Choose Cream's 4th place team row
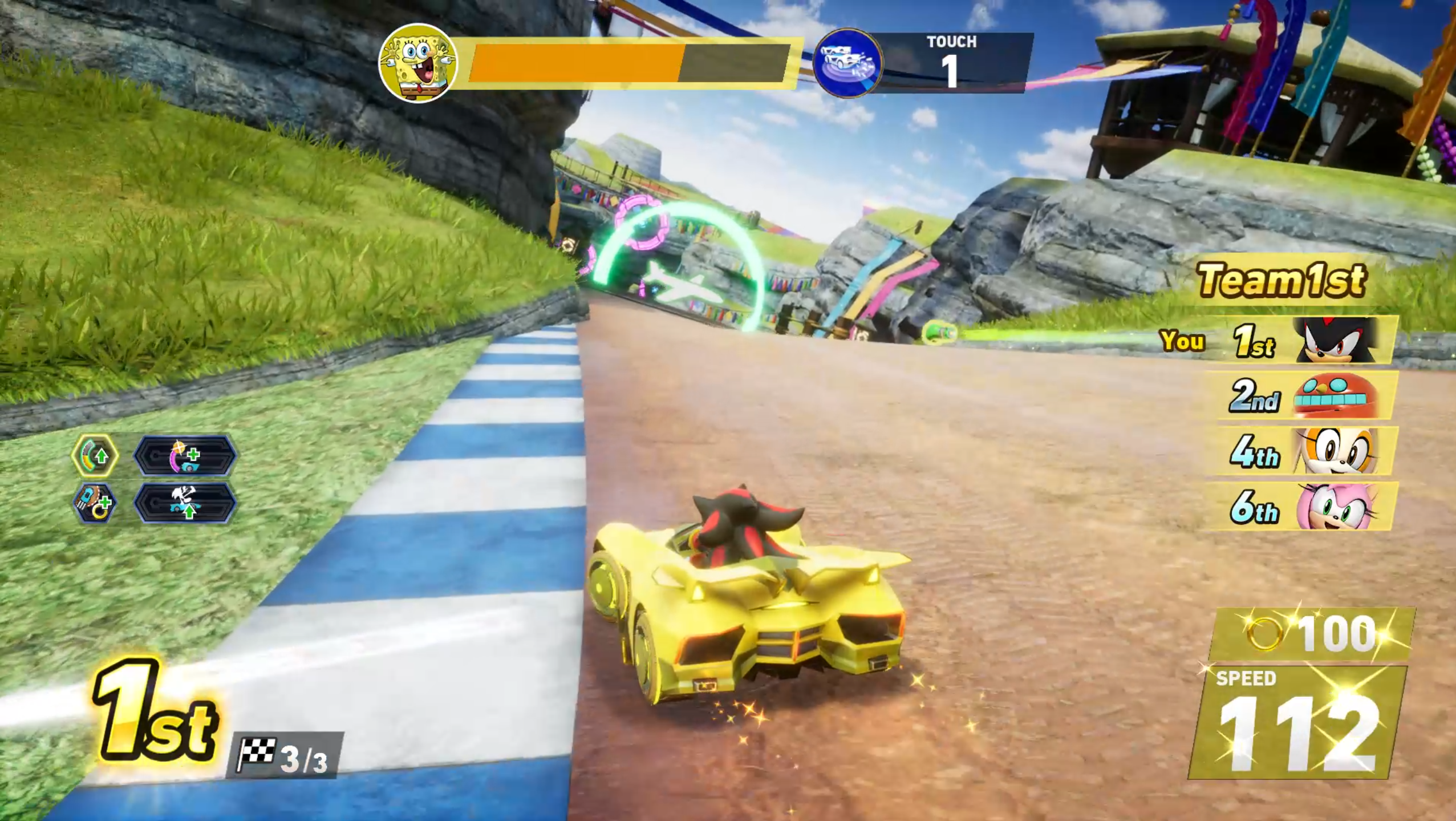1456x821 pixels. pyautogui.click(x=1306, y=451)
